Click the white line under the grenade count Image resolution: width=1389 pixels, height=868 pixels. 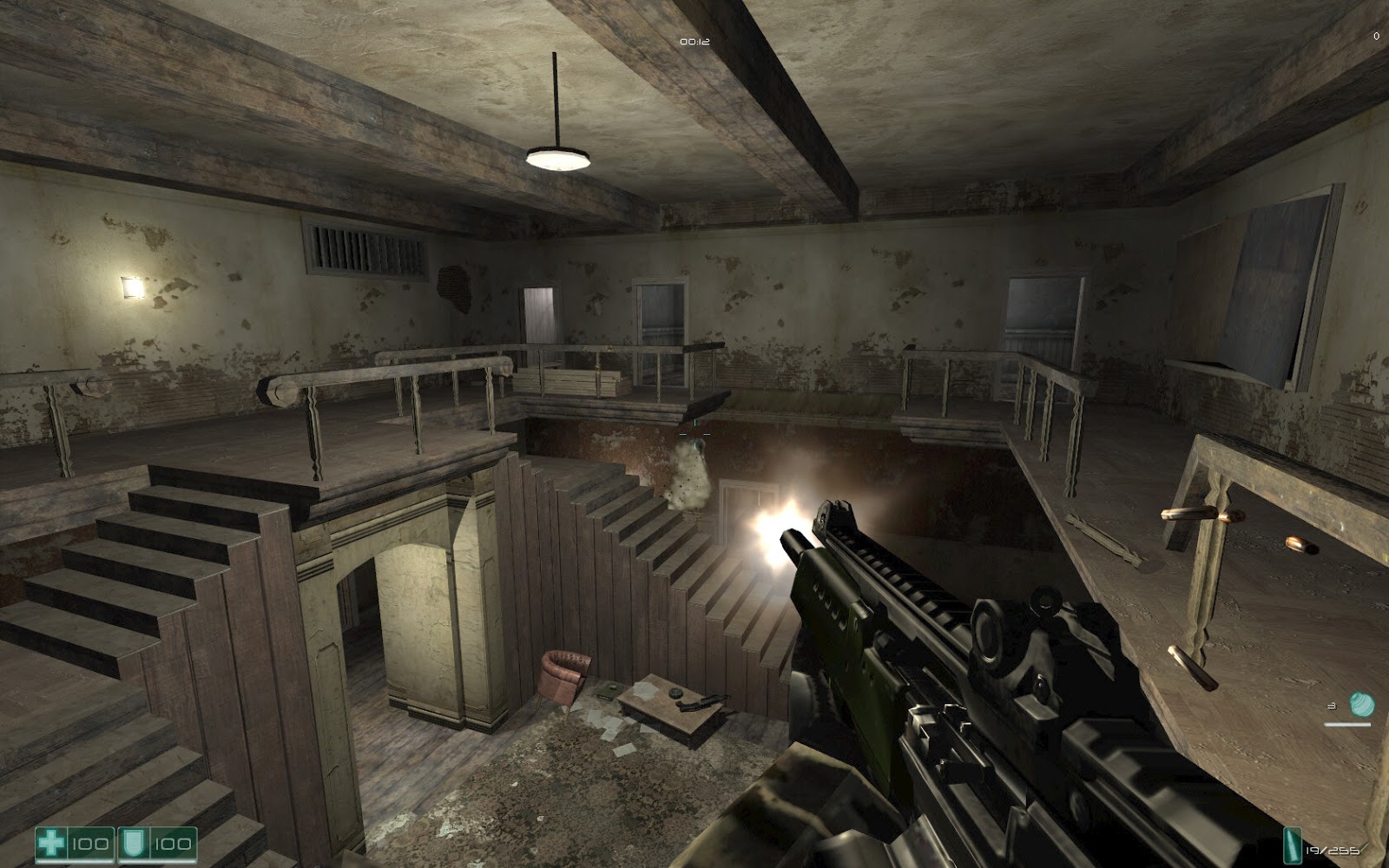pos(1347,724)
